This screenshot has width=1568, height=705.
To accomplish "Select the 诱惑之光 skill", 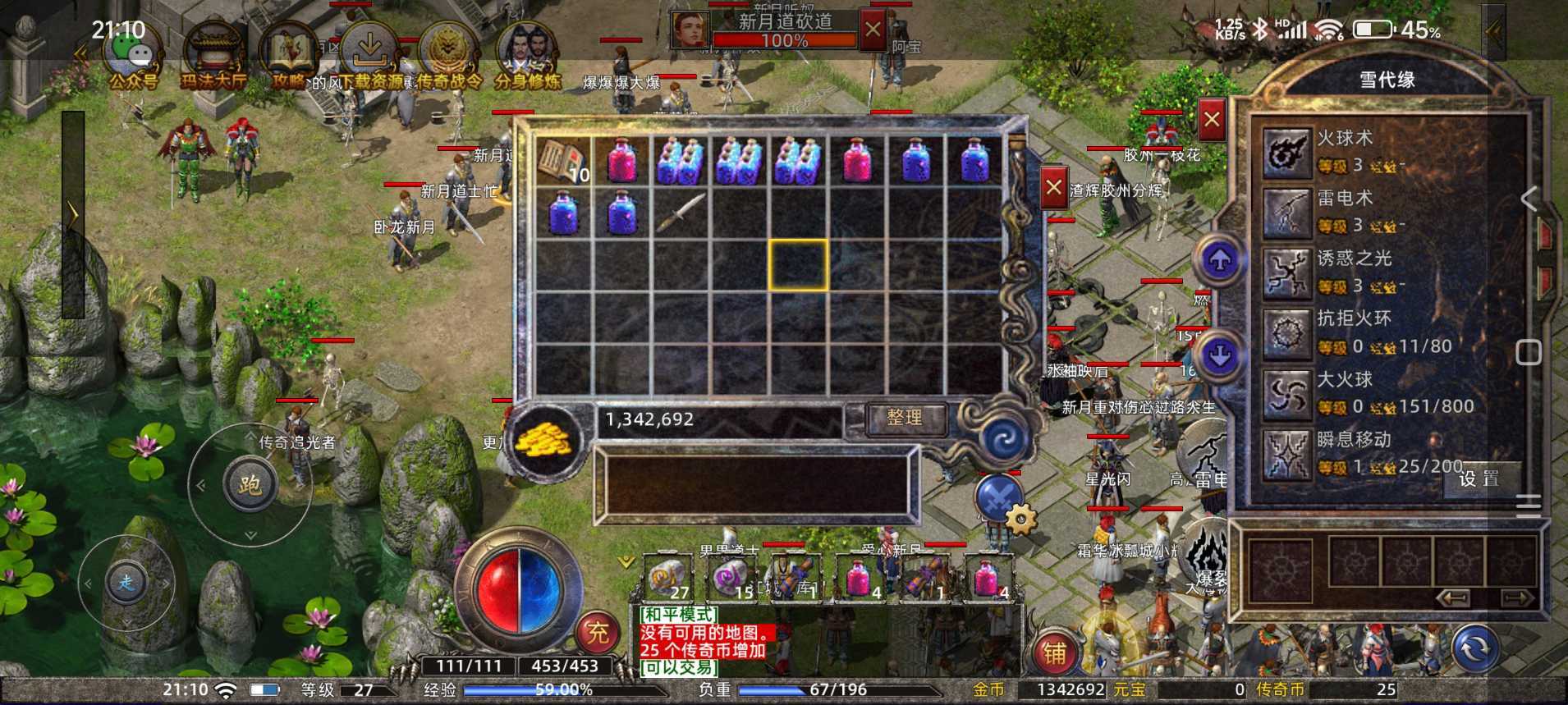I will point(1286,273).
